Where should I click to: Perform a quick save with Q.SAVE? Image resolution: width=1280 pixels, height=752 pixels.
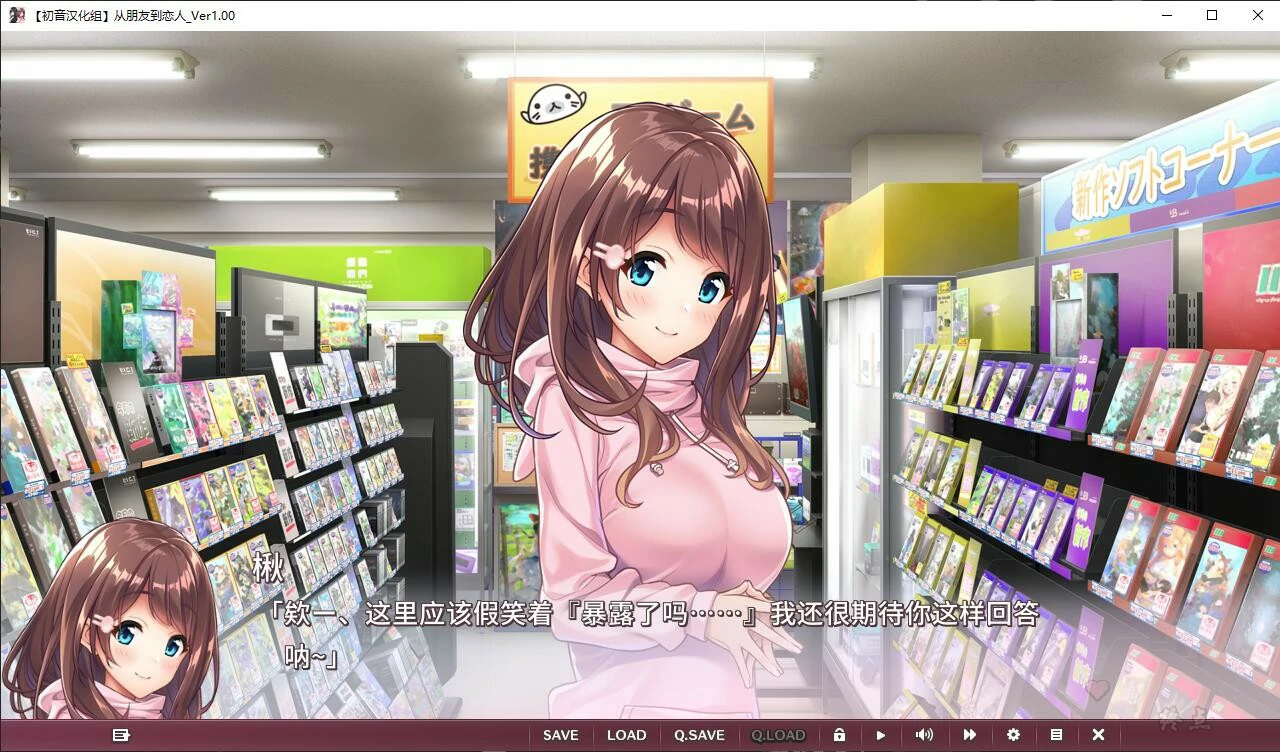[699, 735]
